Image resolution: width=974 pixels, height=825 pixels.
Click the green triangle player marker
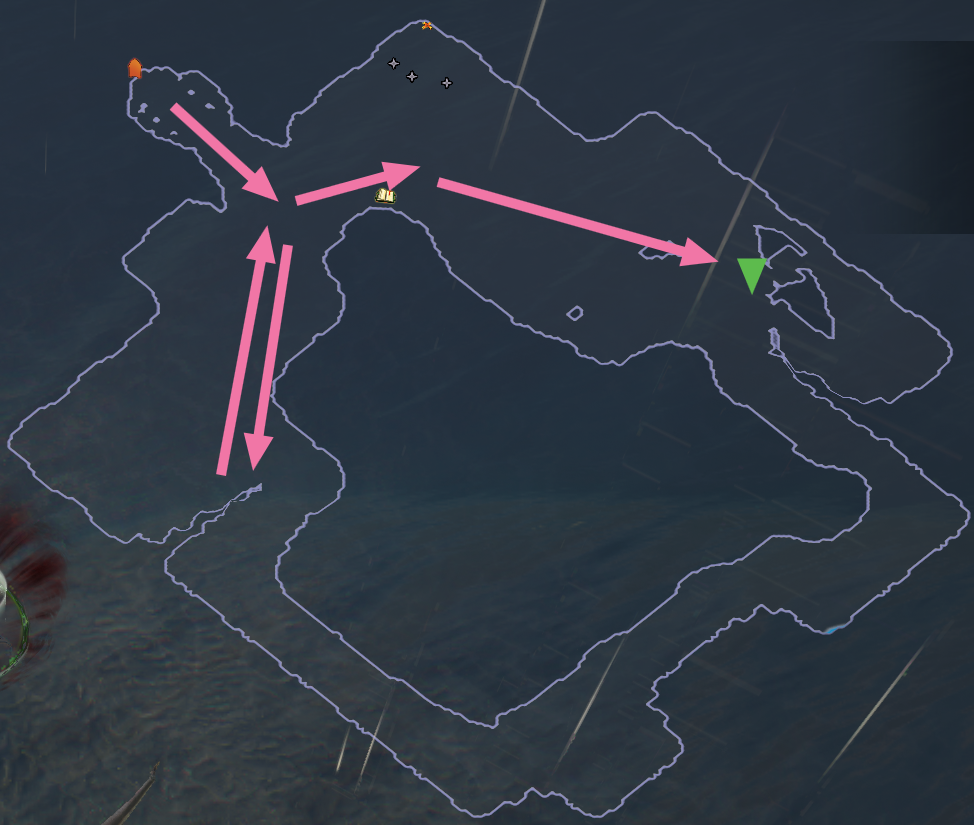pos(751,274)
